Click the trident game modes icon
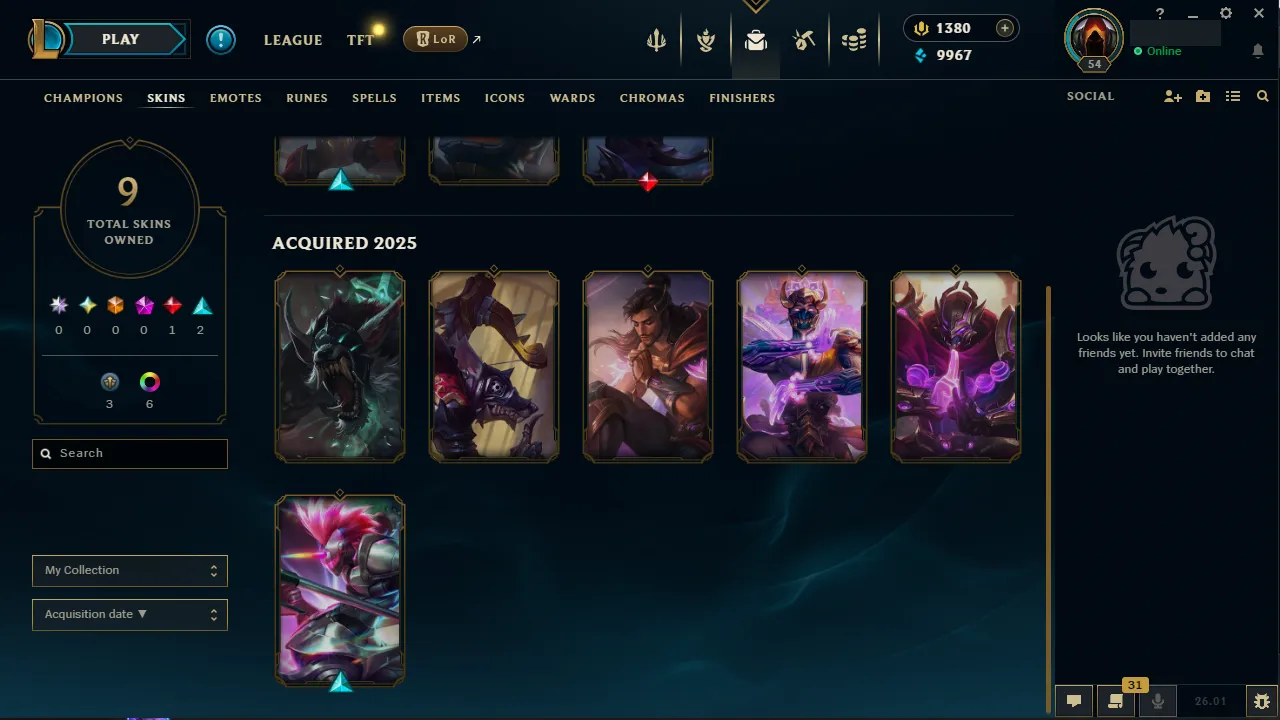The image size is (1280, 720). click(x=656, y=40)
